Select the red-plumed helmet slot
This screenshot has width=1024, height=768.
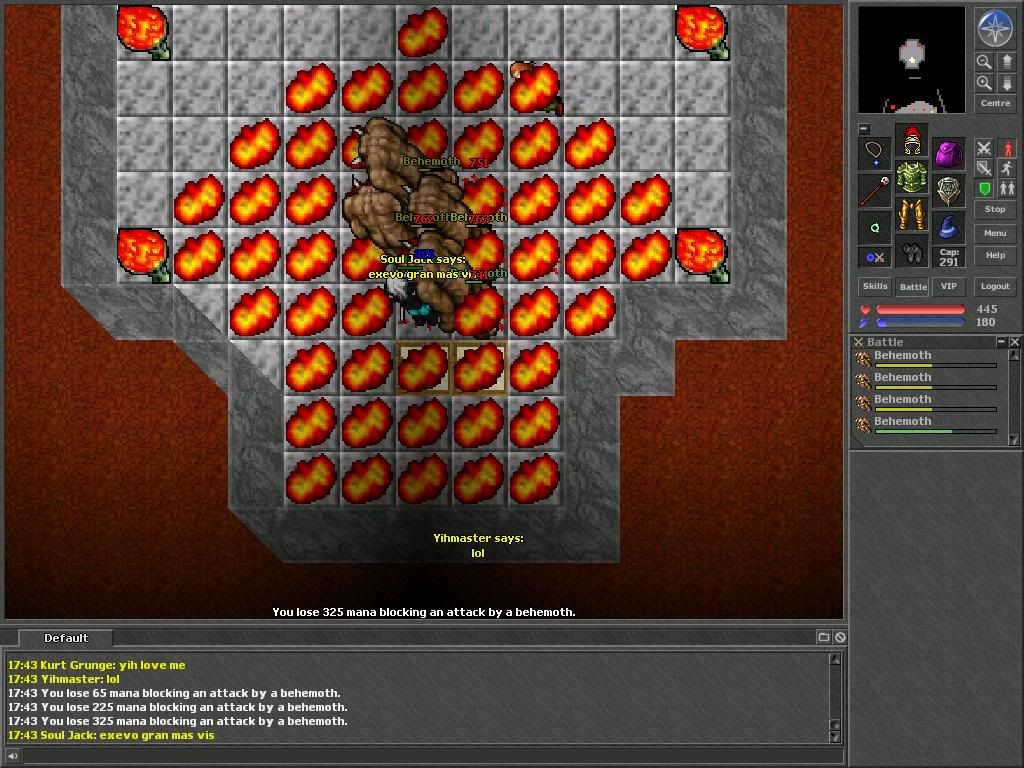[911, 141]
